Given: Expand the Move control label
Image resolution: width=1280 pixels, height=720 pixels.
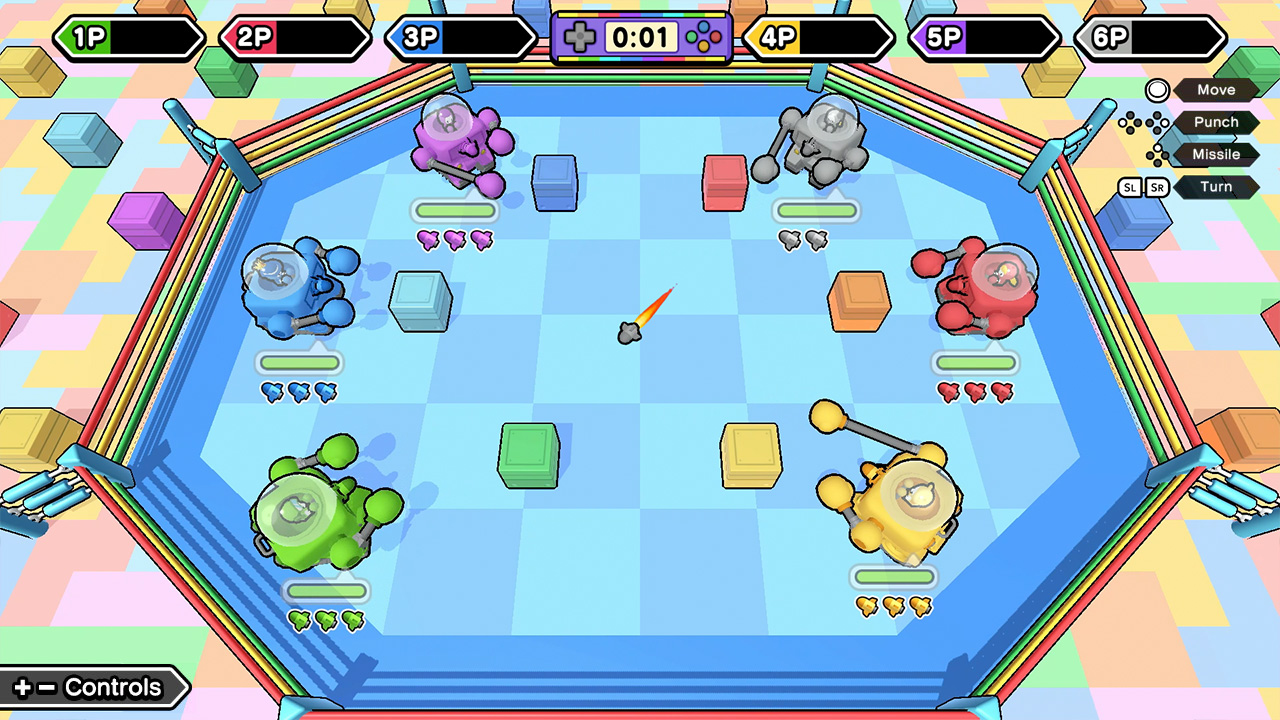Looking at the screenshot, I should point(1215,90).
